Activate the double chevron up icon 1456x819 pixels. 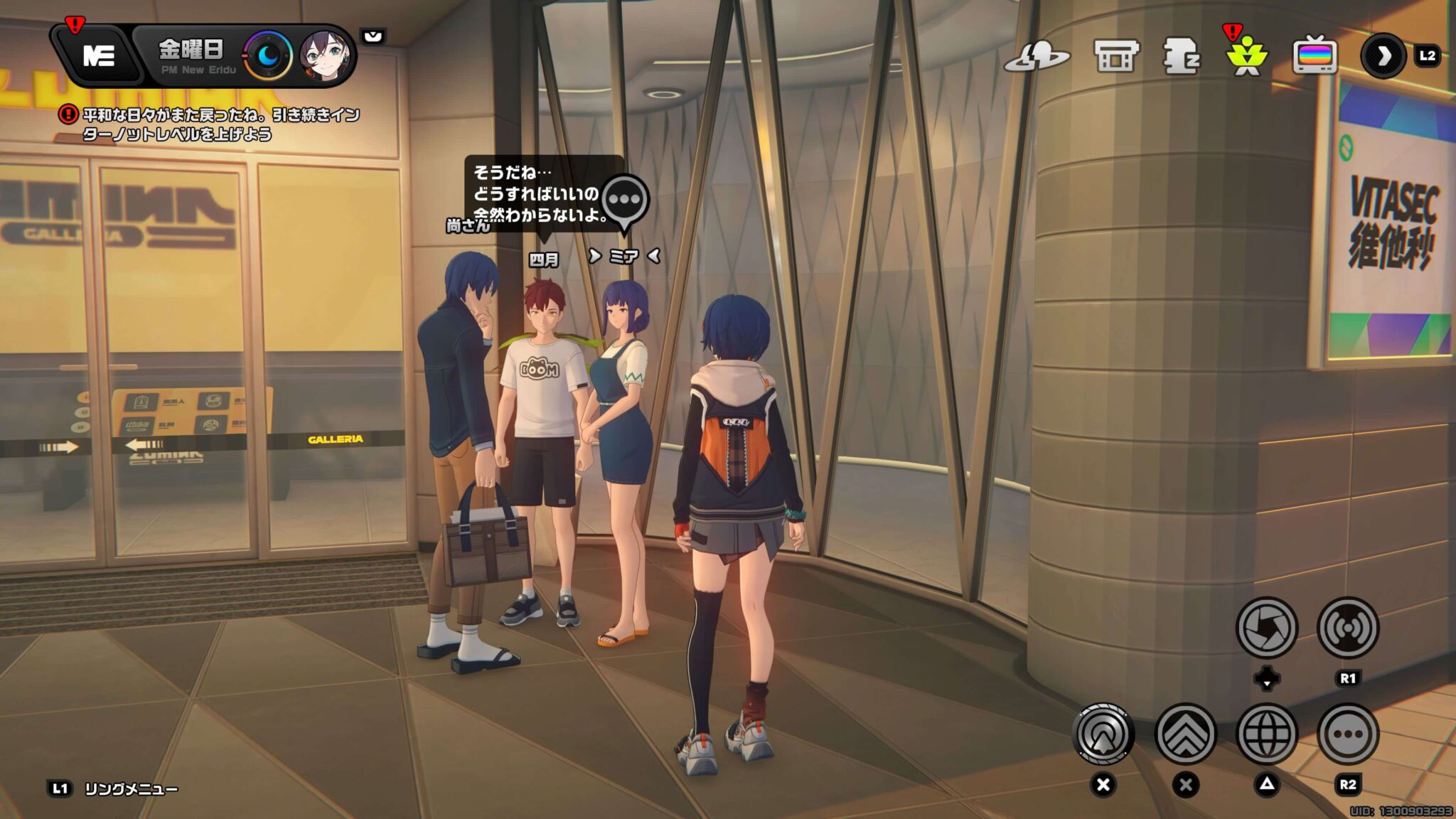click(x=1185, y=734)
